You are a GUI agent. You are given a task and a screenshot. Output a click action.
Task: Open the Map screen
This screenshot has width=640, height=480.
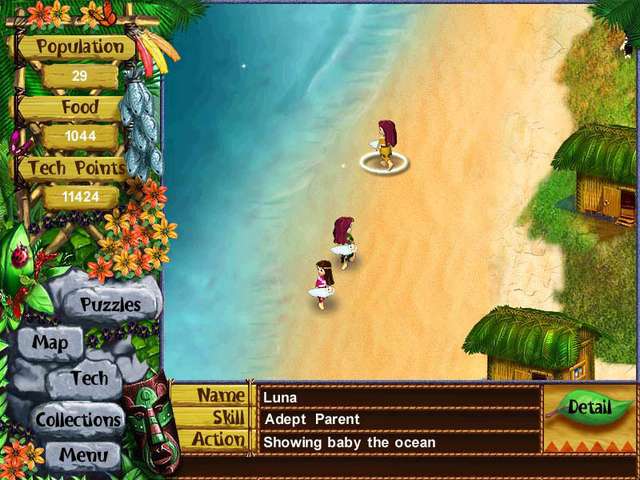tap(50, 342)
